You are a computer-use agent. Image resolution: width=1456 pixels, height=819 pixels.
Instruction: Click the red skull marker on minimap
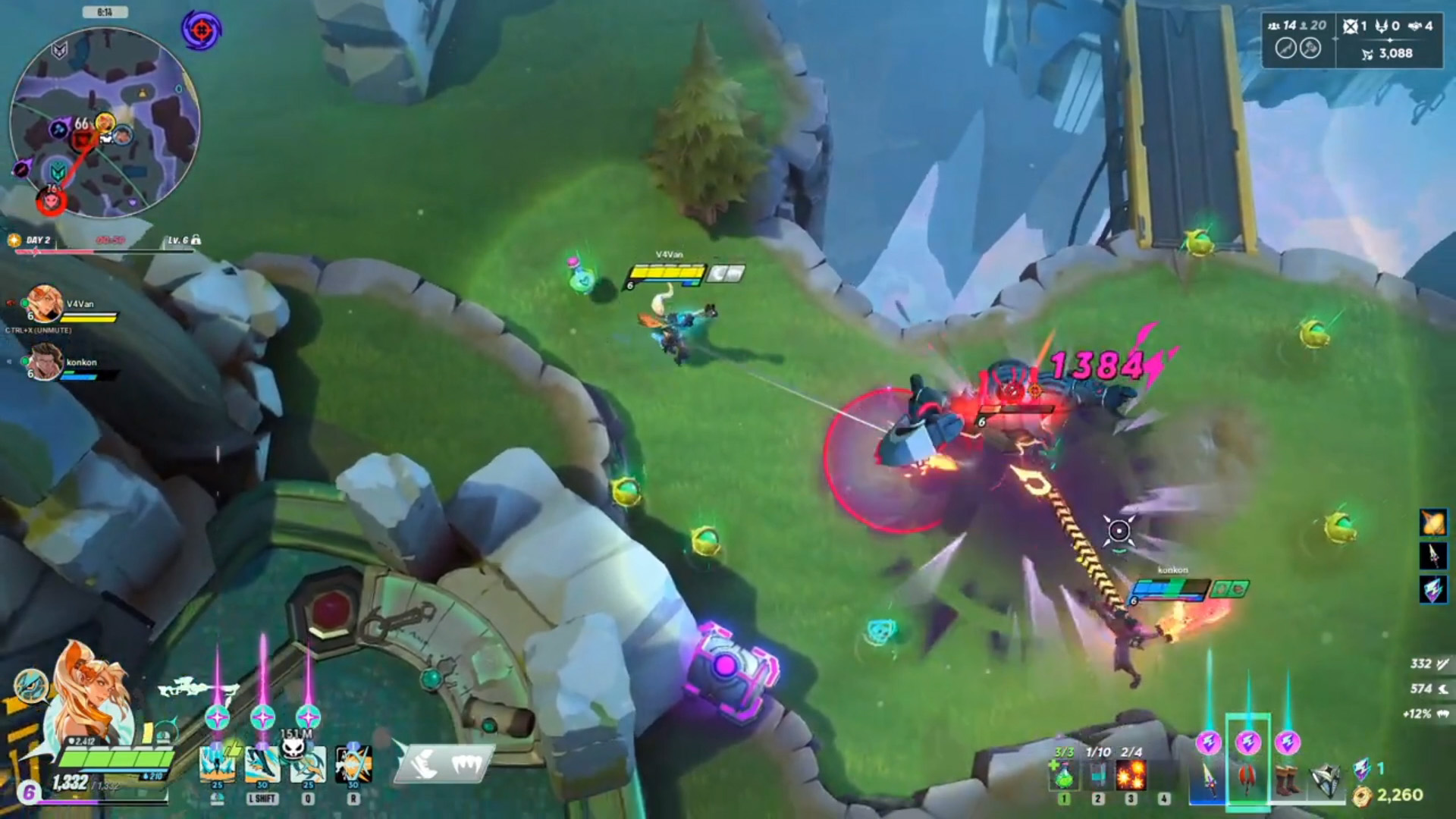[x=52, y=201]
